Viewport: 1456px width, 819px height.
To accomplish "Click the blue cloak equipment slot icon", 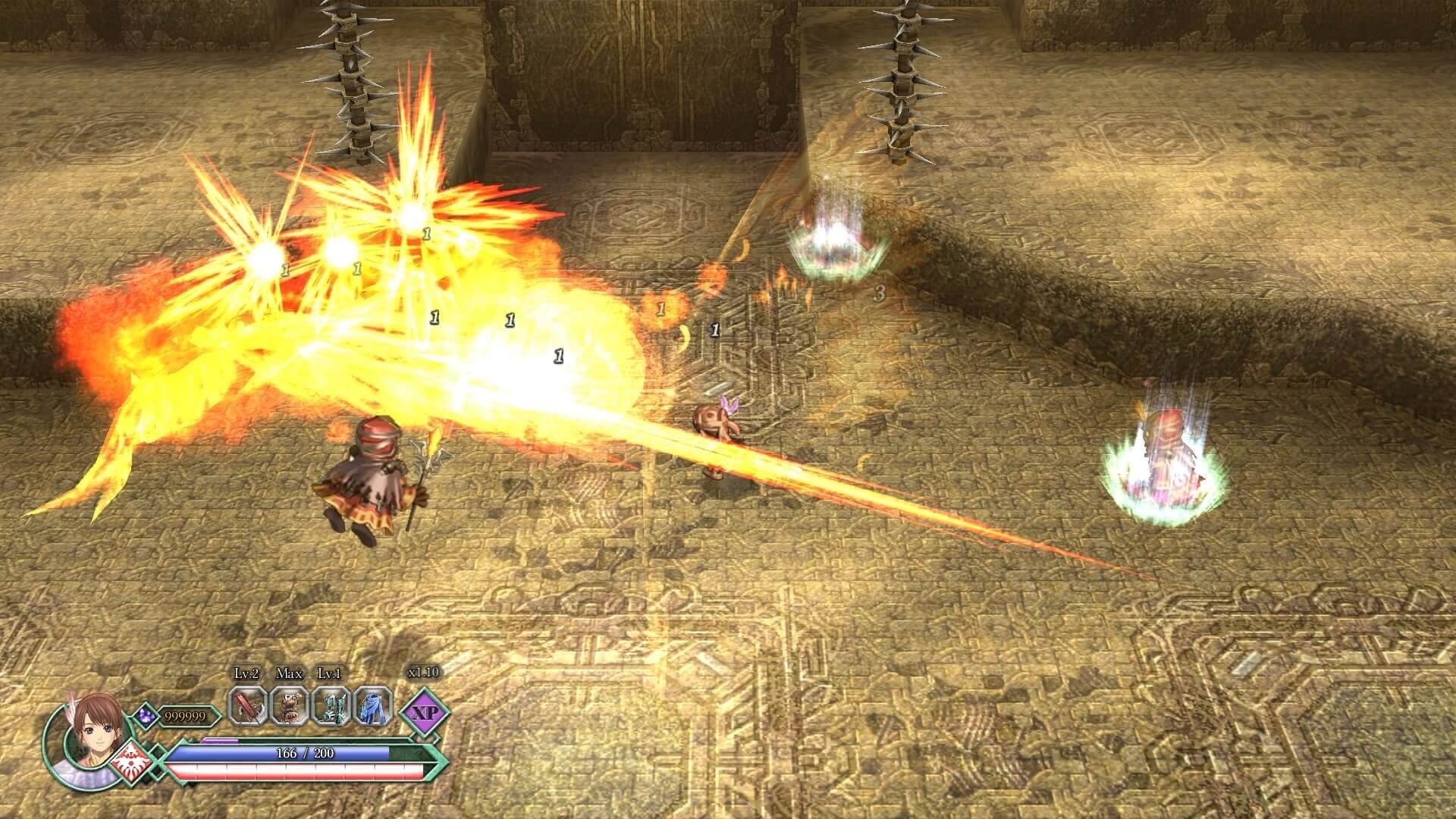I will (374, 707).
